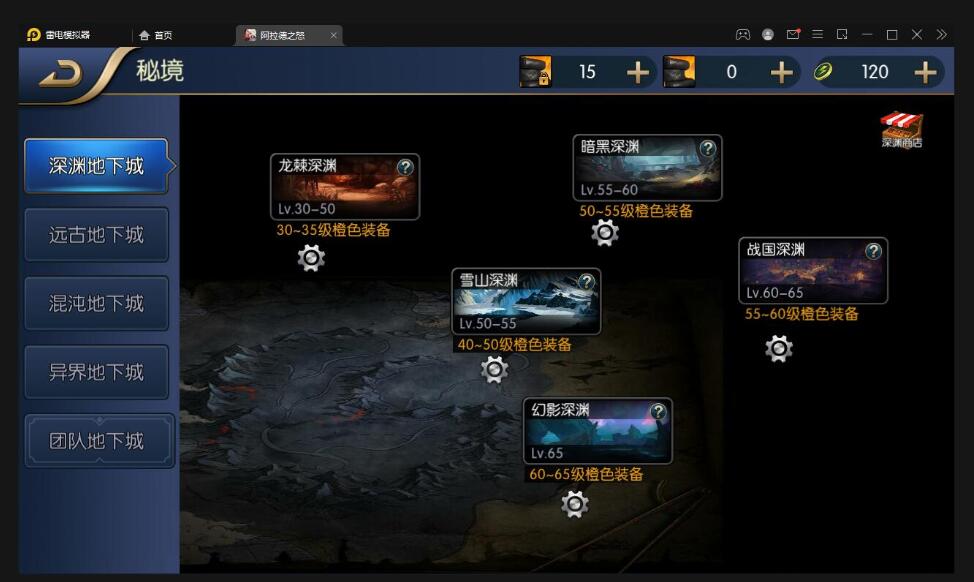
Task: Show help for 龙棘深渊
Action: [x=405, y=167]
